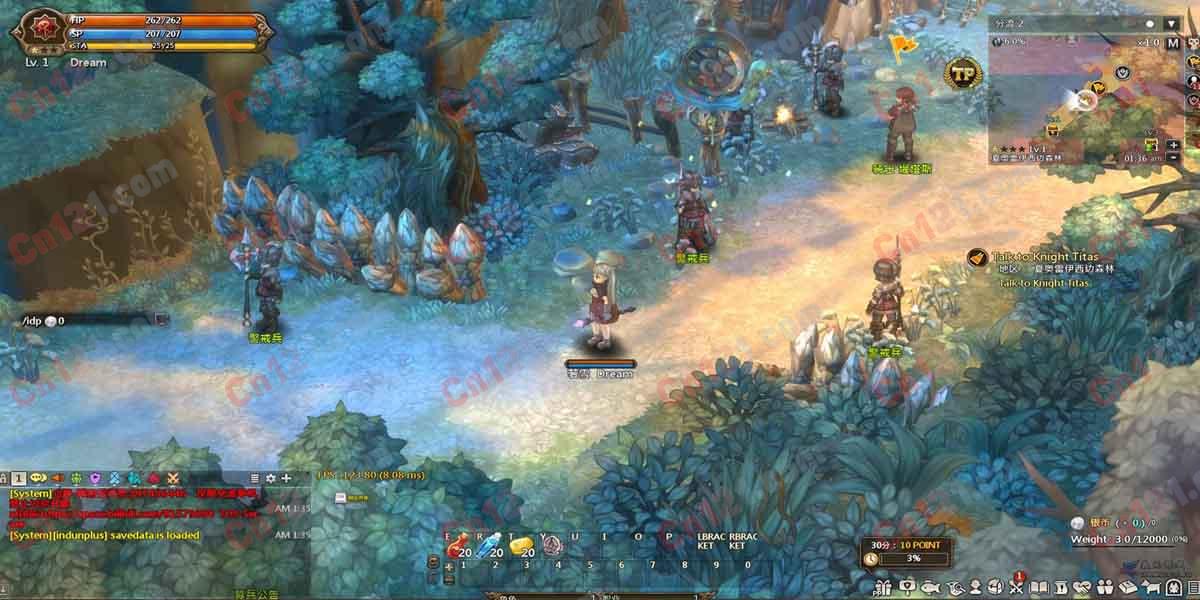This screenshot has height=600, width=1200.
Task: Add a new chat tab with plus
Action: click(x=286, y=479)
